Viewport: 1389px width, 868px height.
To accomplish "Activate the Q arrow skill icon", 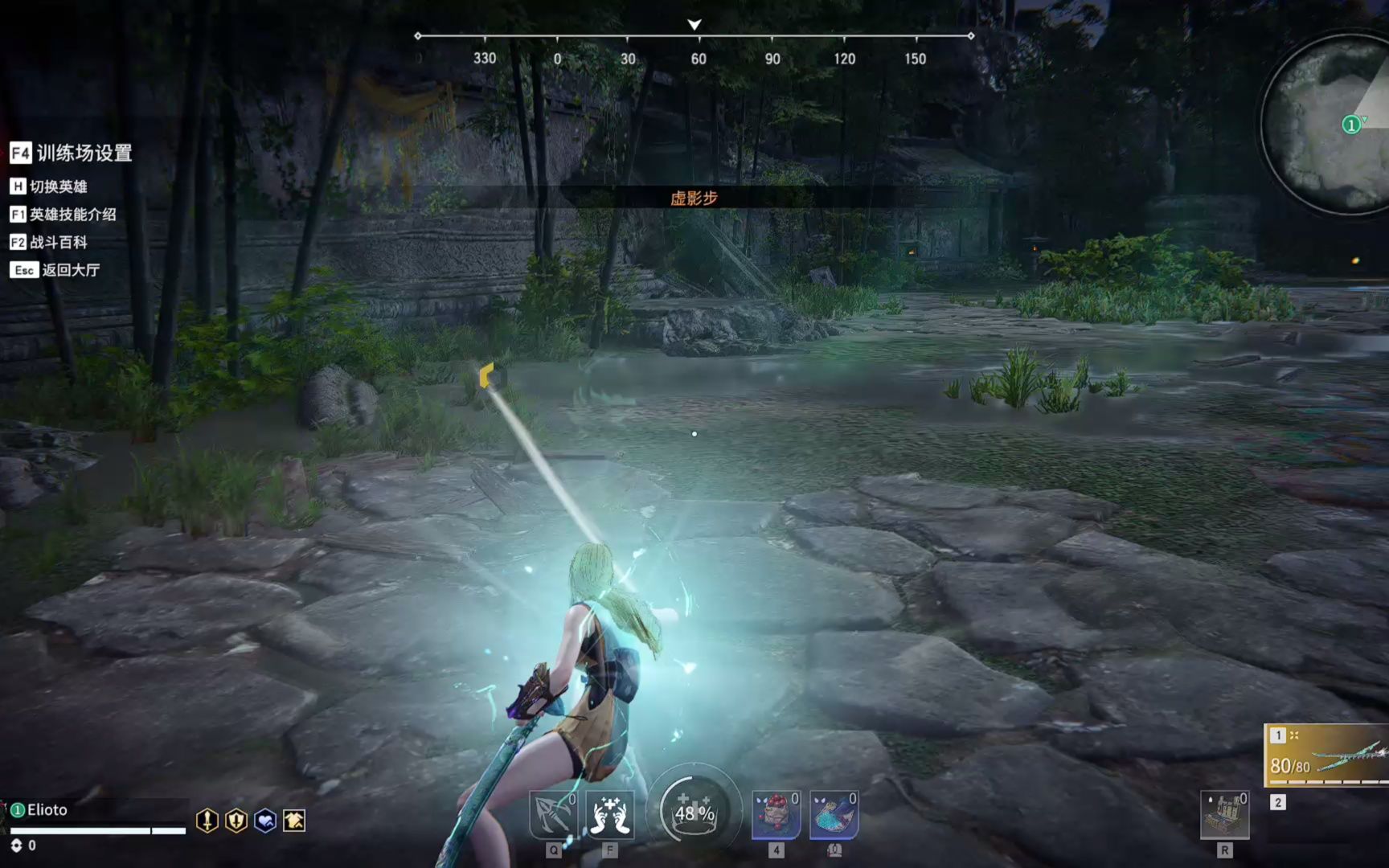I will click(553, 815).
